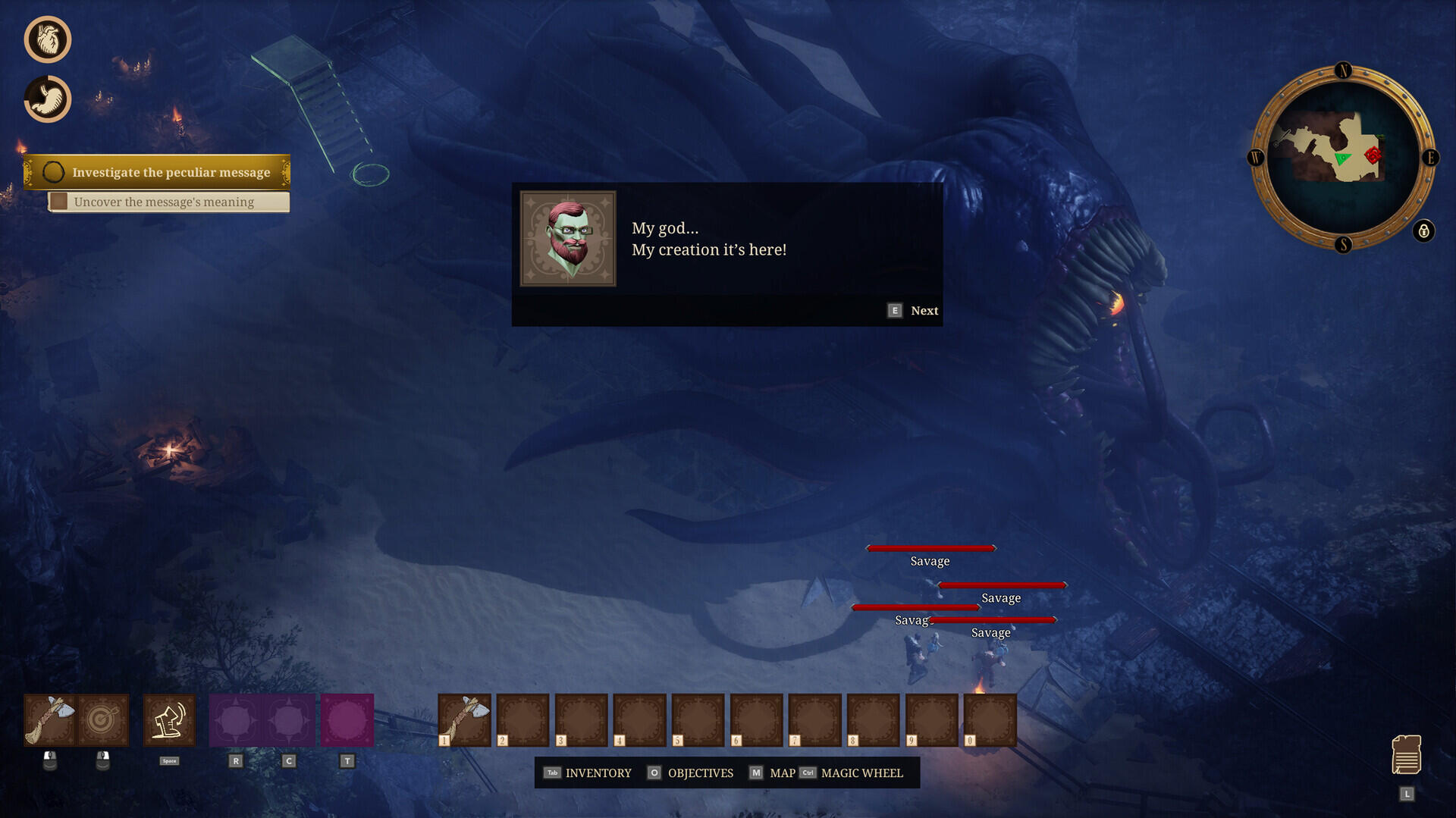Open the Map
1456x818 pixels.
[x=773, y=773]
